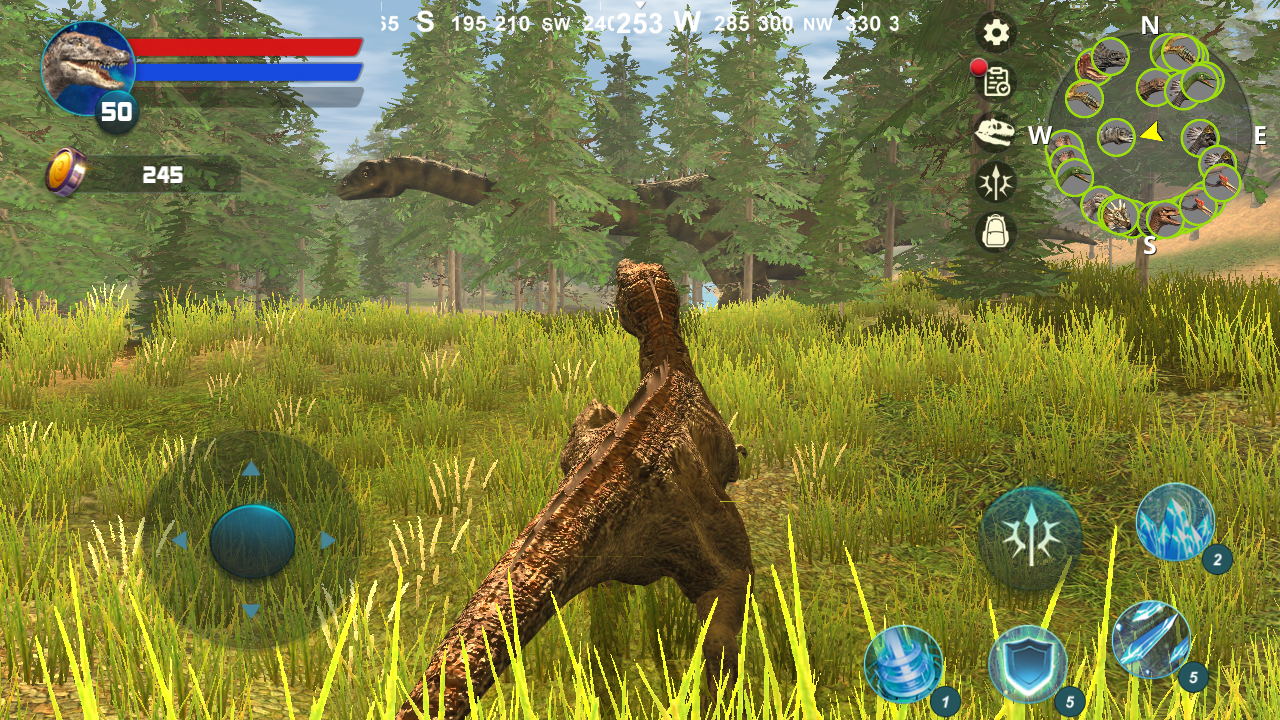Use the shield defense ability

[x=1030, y=663]
